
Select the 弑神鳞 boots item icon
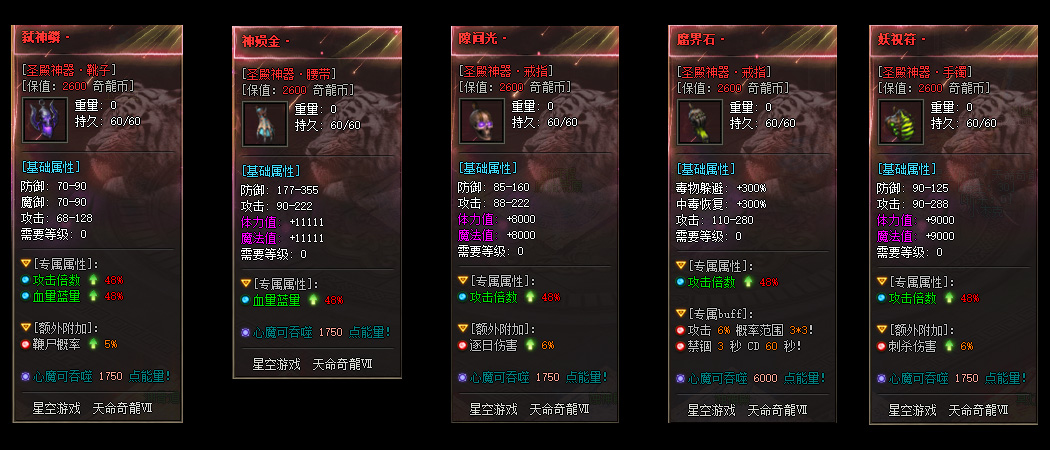44,119
